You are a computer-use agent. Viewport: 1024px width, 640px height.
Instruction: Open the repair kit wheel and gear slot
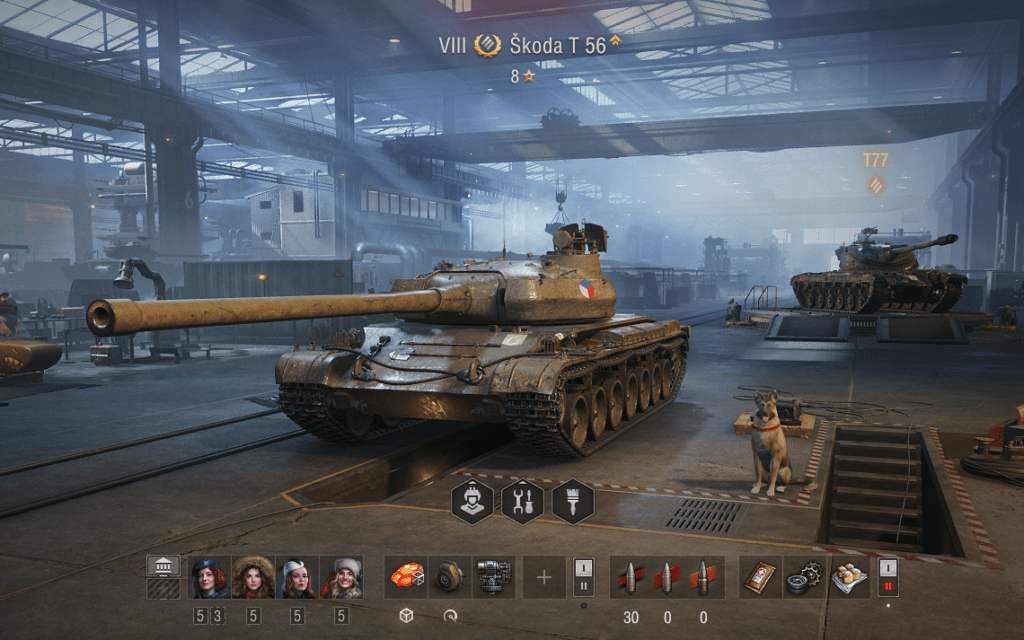[805, 577]
